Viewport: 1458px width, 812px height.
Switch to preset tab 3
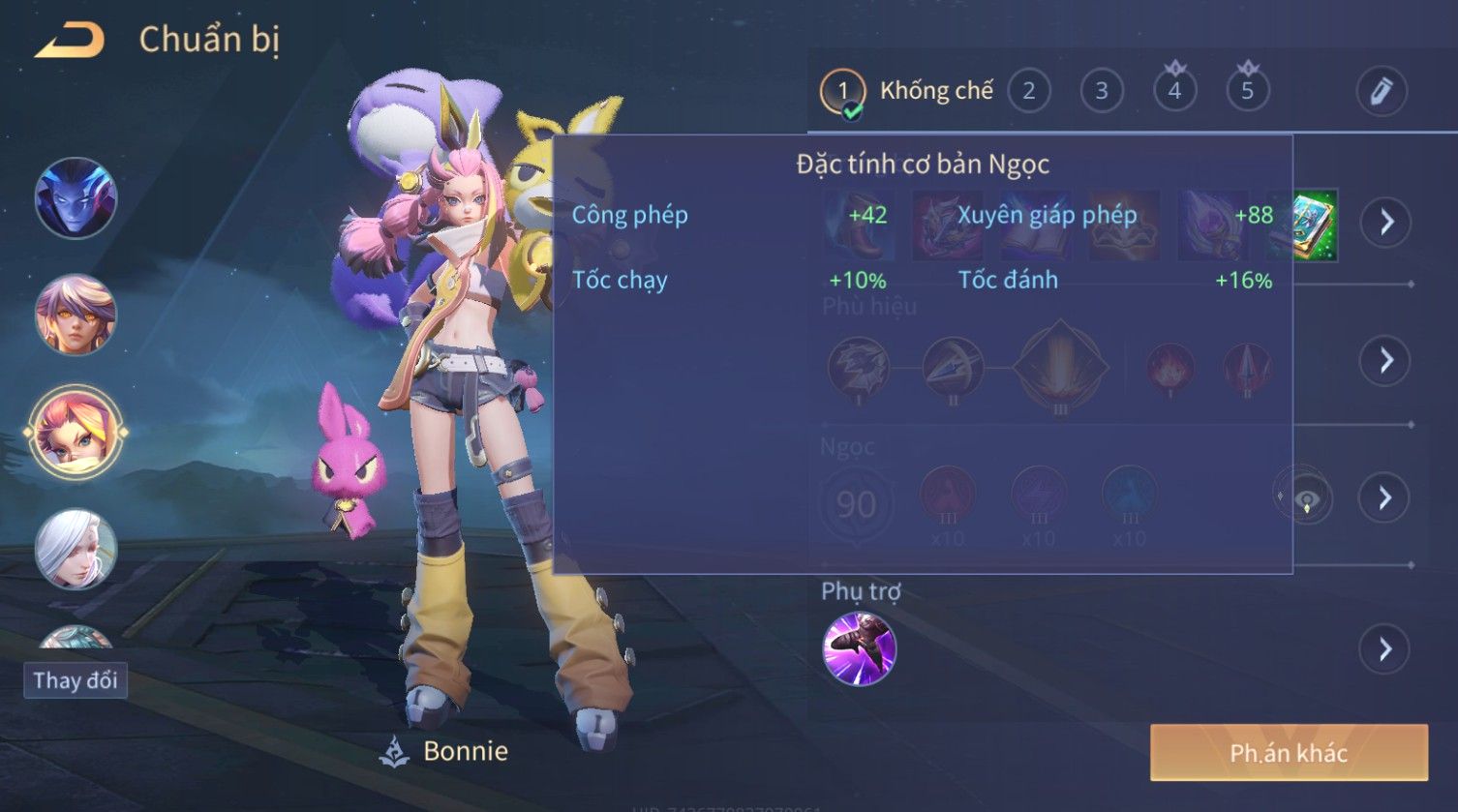click(x=1101, y=91)
